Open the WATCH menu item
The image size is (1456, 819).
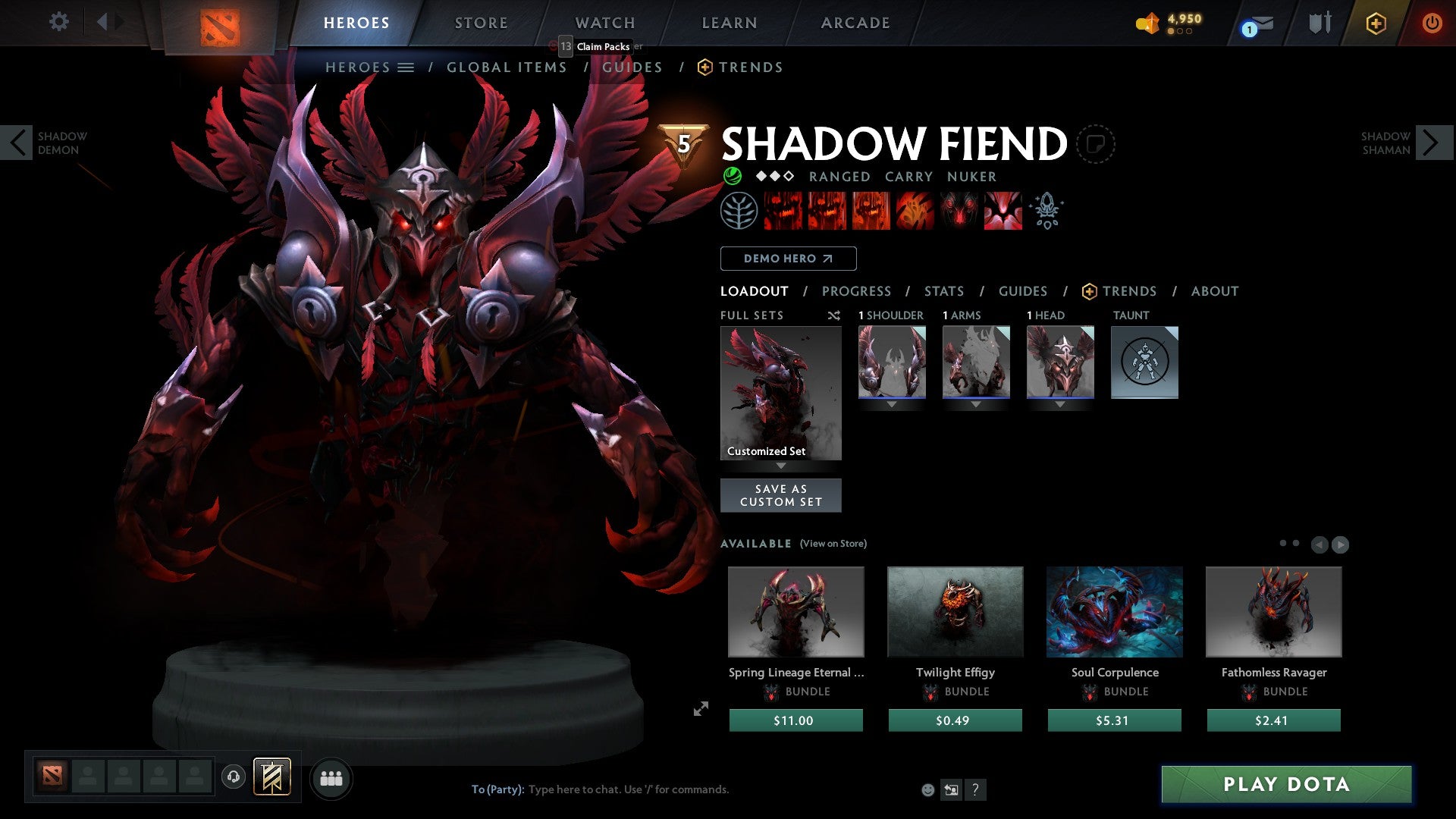point(604,23)
